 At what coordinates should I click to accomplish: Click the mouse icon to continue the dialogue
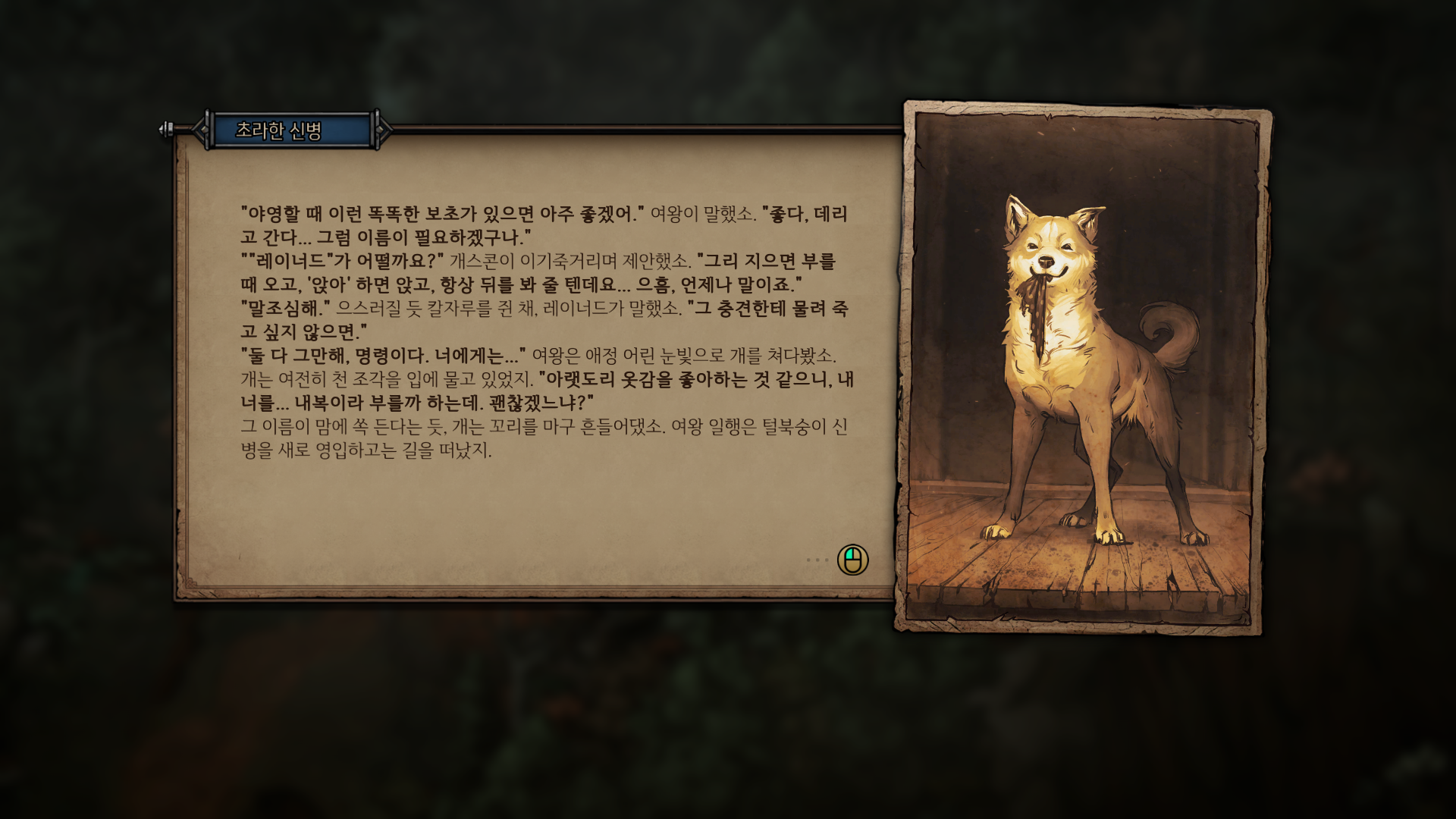pos(852,560)
